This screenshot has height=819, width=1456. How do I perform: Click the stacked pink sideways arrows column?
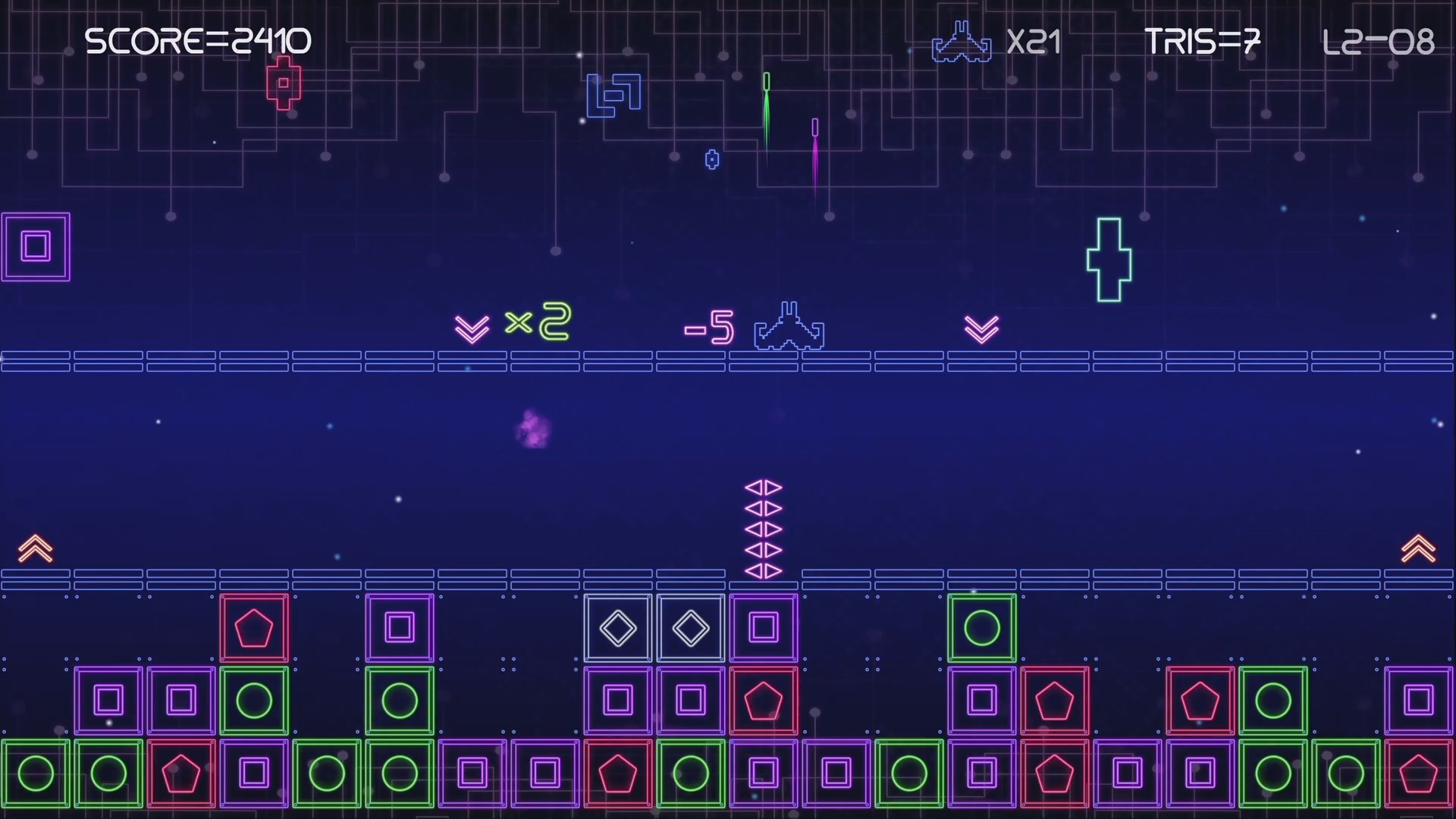coord(764,531)
